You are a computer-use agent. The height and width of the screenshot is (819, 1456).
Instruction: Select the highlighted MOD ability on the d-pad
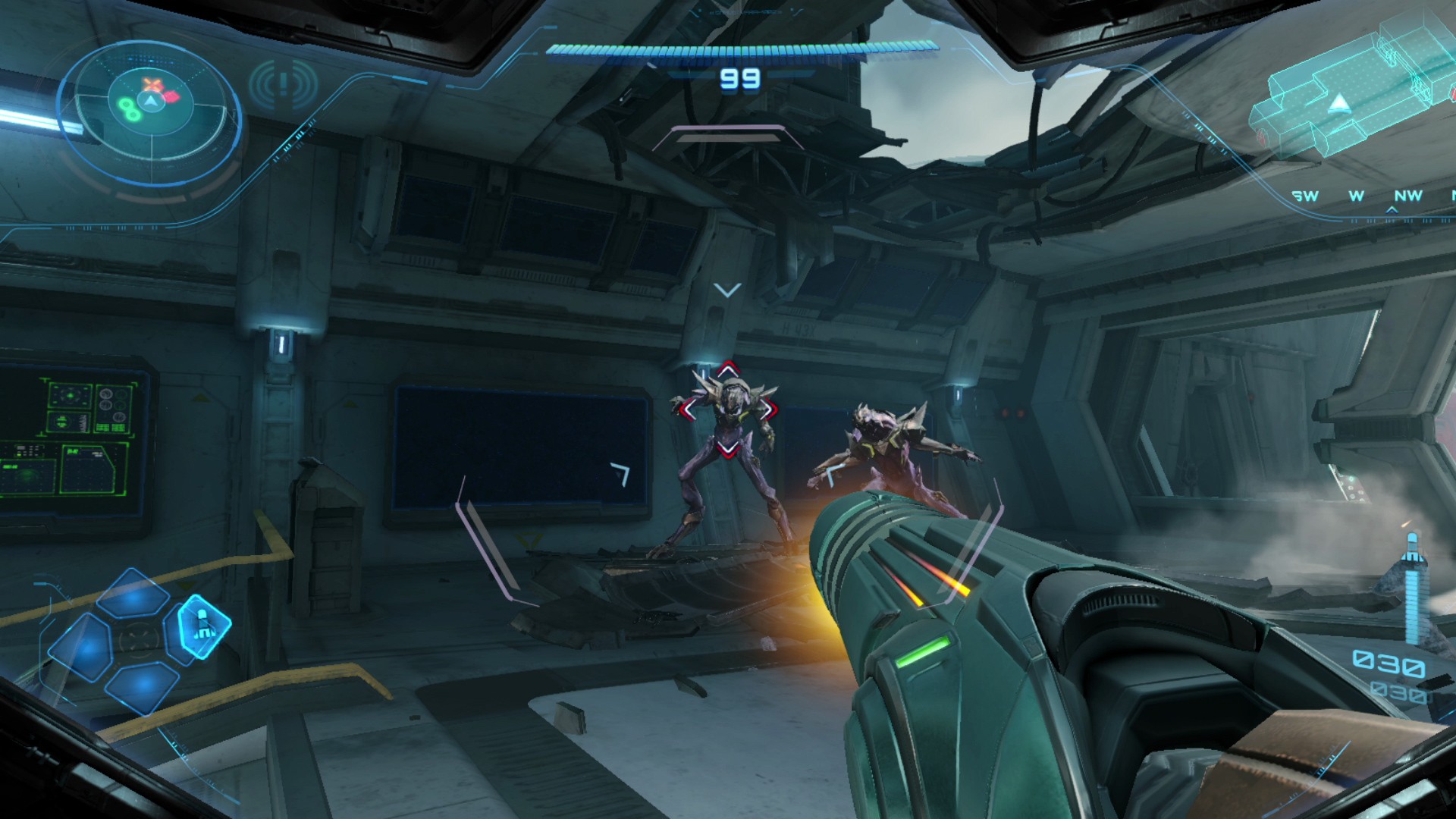(x=203, y=627)
